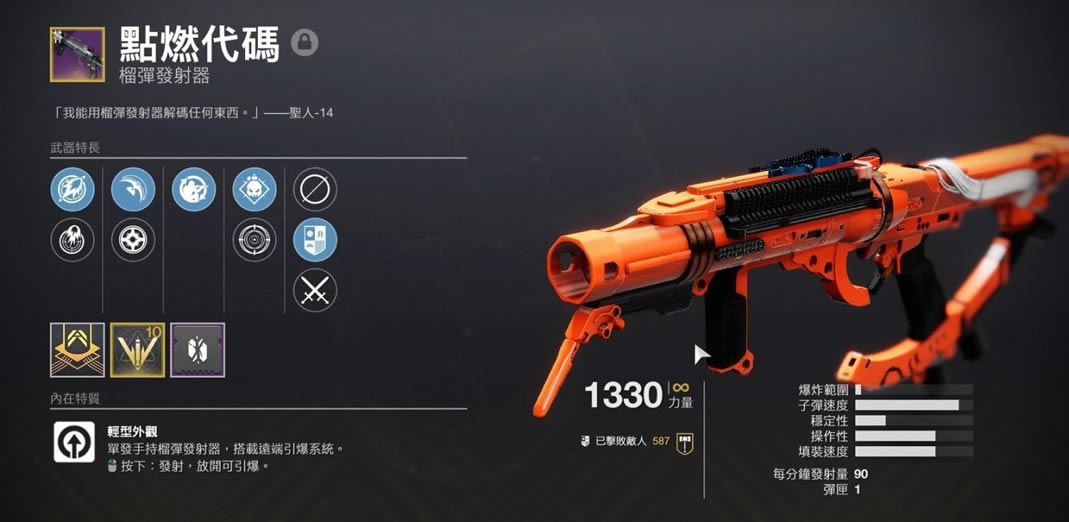The height and width of the screenshot is (522, 1069).
Task: Open the purple weapon mod slot
Action: [x=197, y=350]
